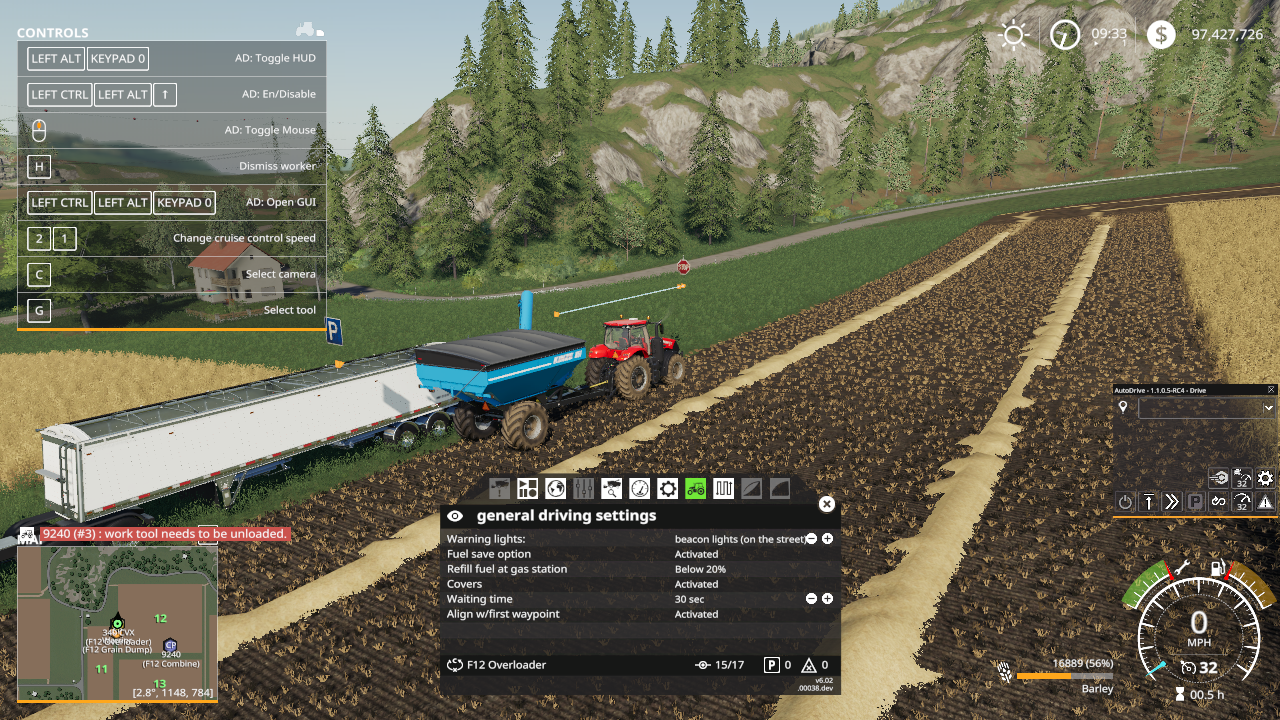Open AutoDrive settings with the gear icon

1266,478
